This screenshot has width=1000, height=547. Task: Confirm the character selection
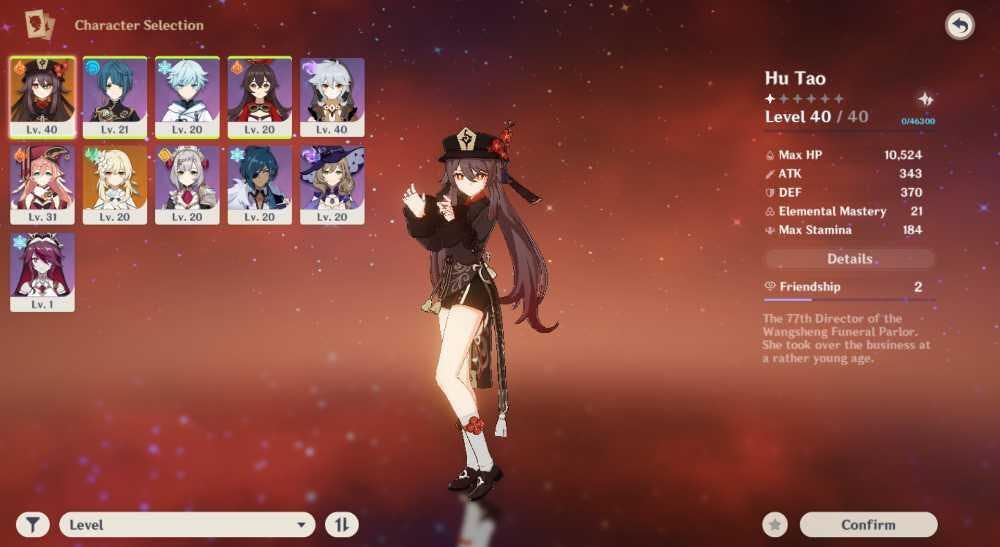(868, 524)
